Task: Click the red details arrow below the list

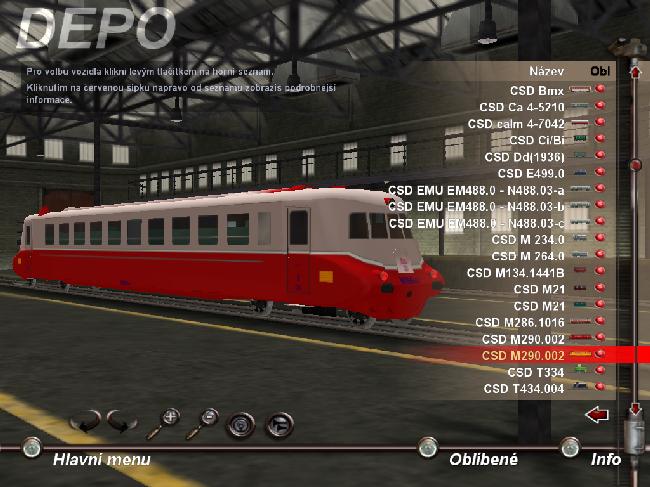Action: click(597, 414)
